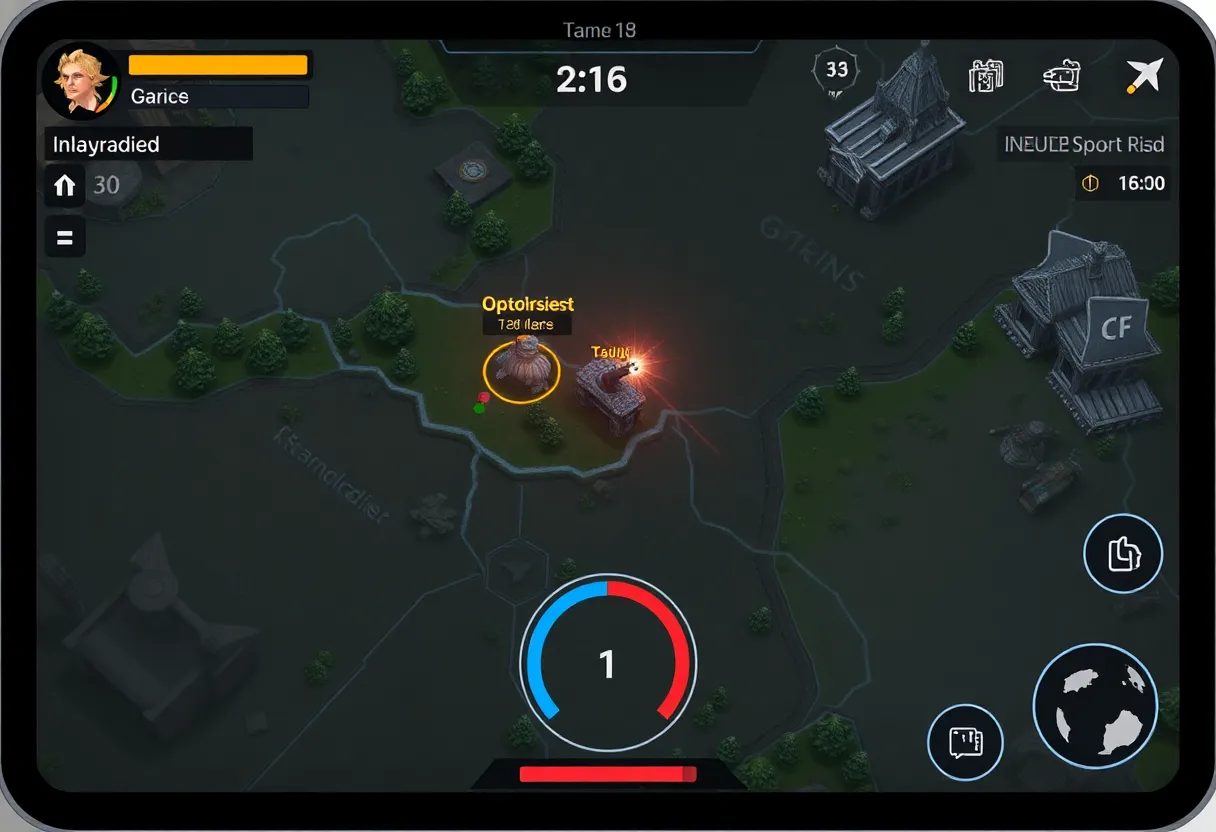Open the globe world map button
This screenshot has width=1216, height=832.
point(1095,706)
